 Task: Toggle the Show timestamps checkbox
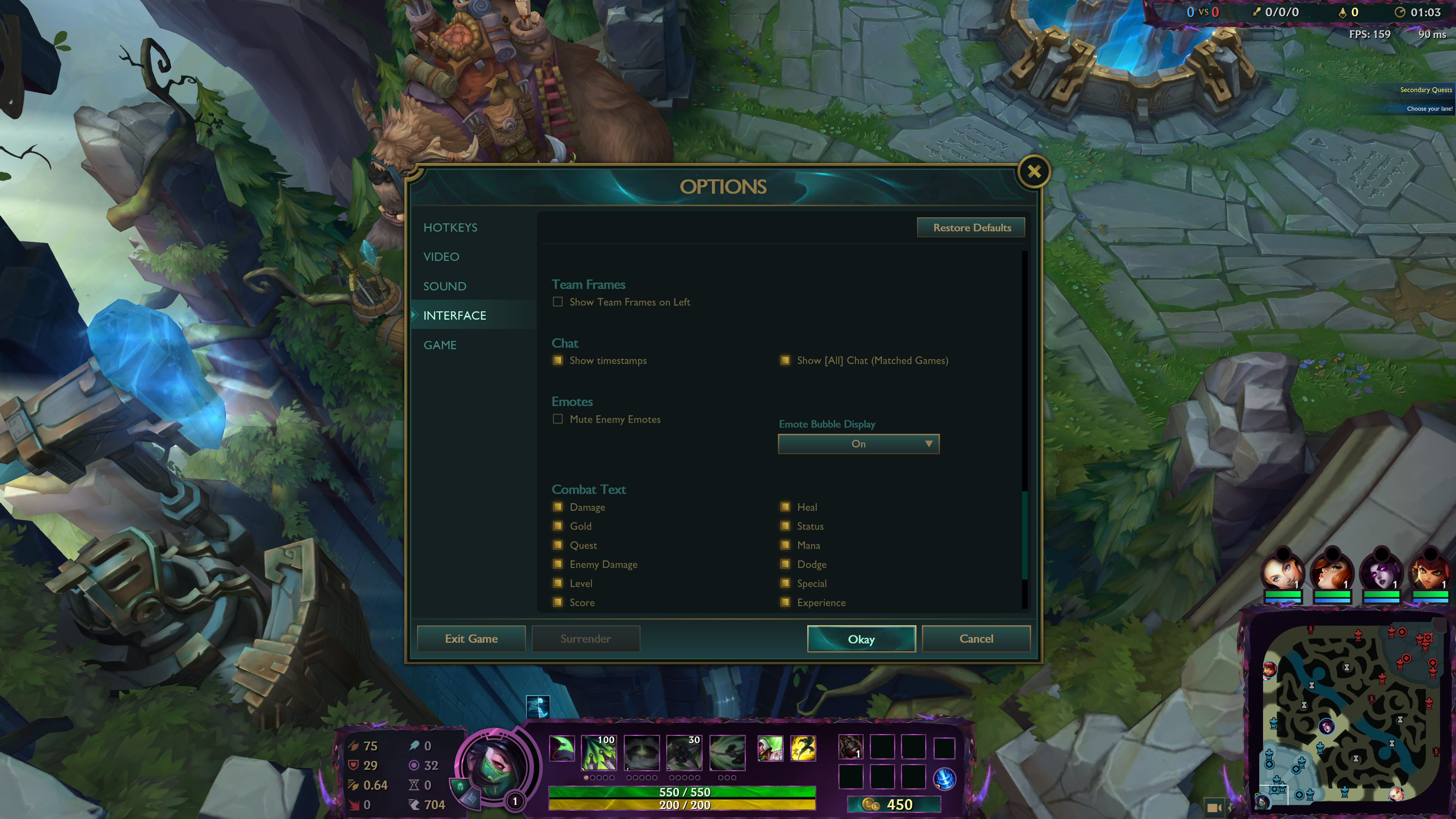558,361
